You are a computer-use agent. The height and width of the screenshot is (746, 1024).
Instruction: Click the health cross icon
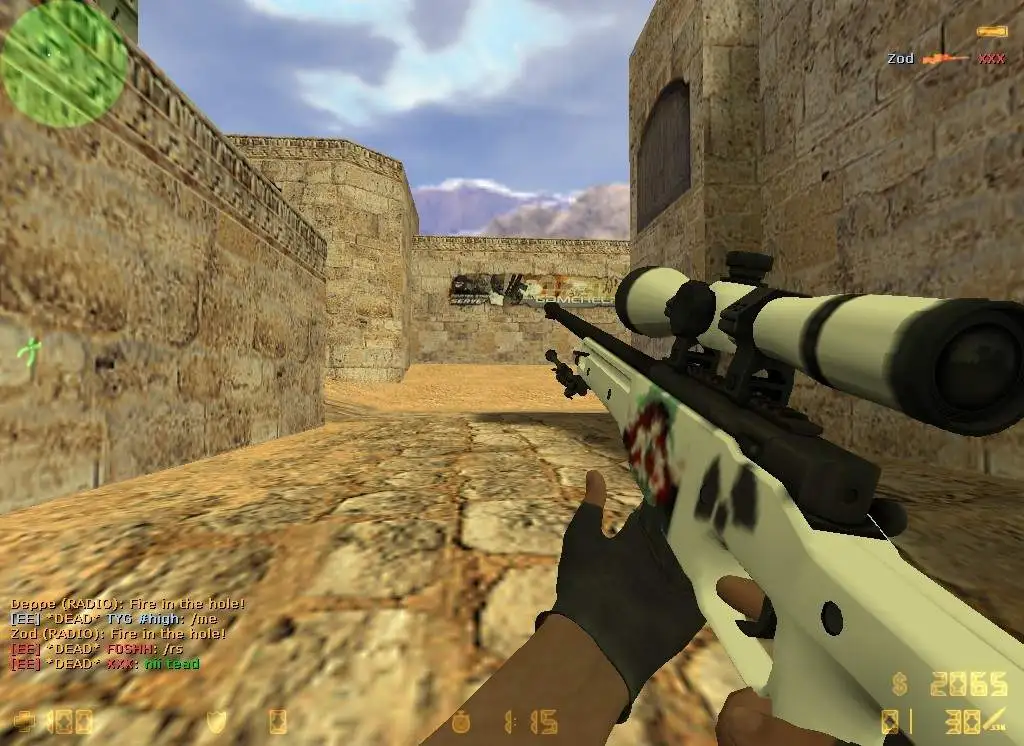(x=24, y=721)
